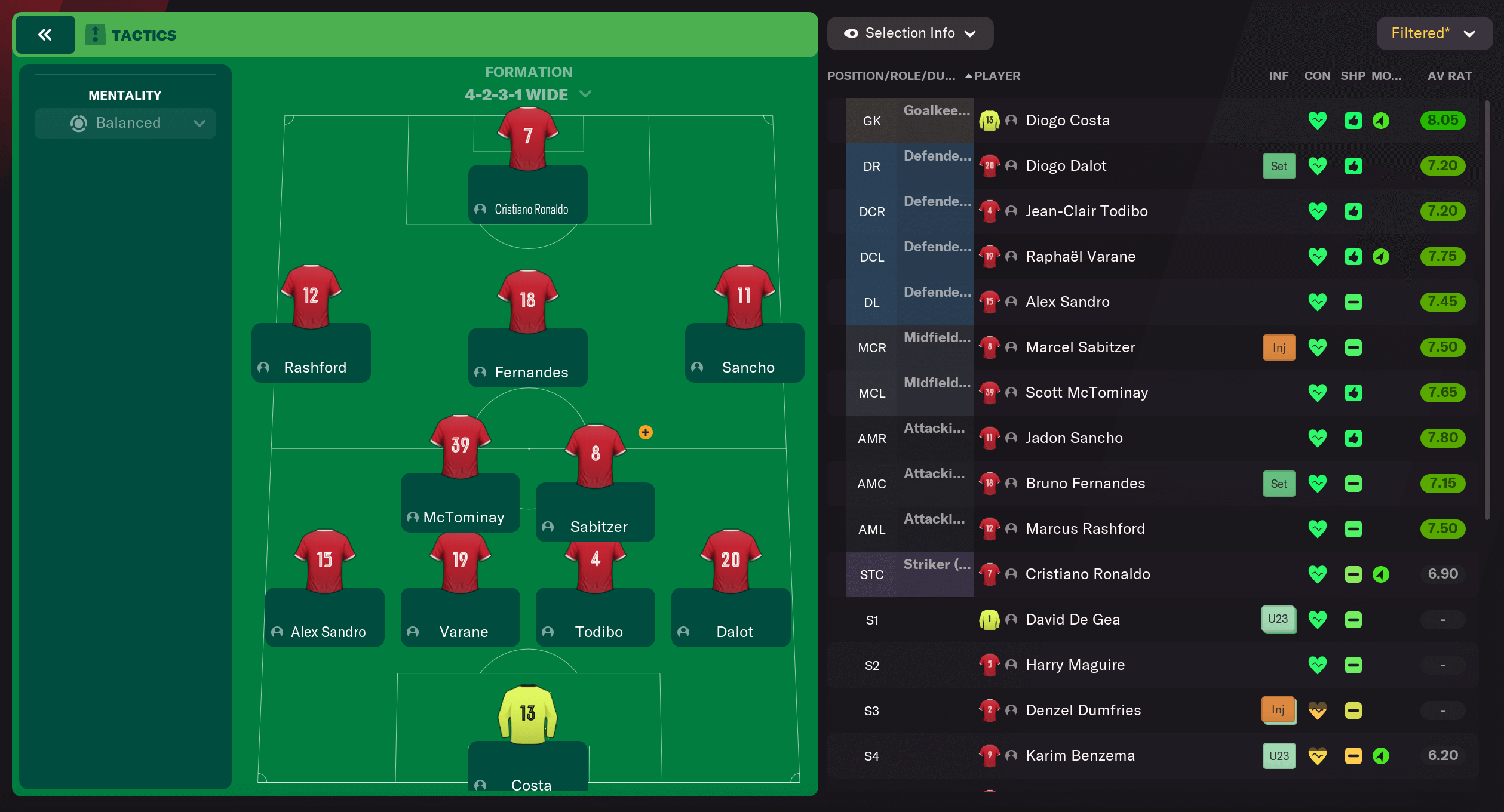The height and width of the screenshot is (812, 1504).
Task: Click David De Gea's U23 badge
Action: tap(1278, 619)
